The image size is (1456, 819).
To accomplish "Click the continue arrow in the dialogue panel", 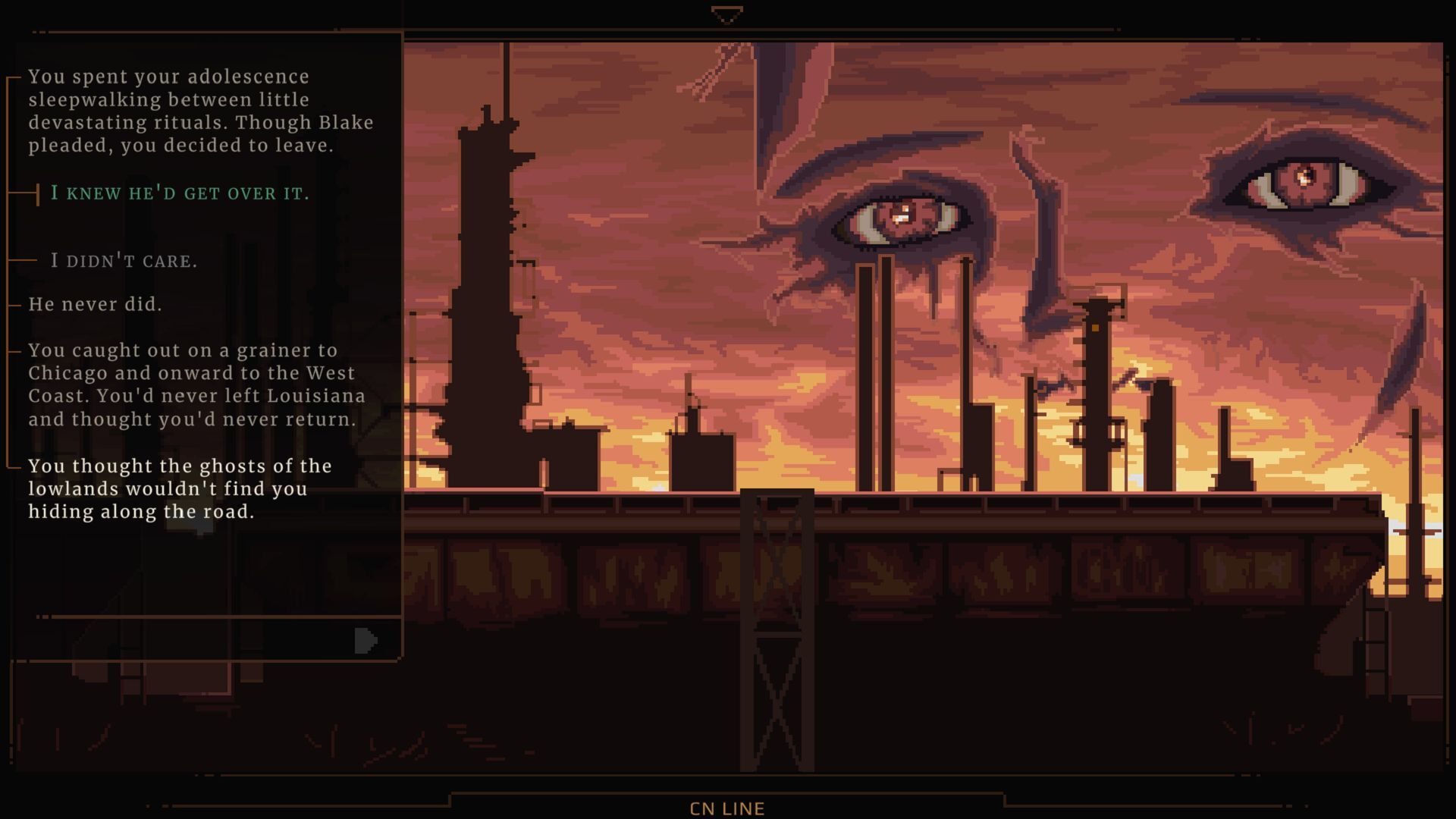I will pyautogui.click(x=365, y=641).
